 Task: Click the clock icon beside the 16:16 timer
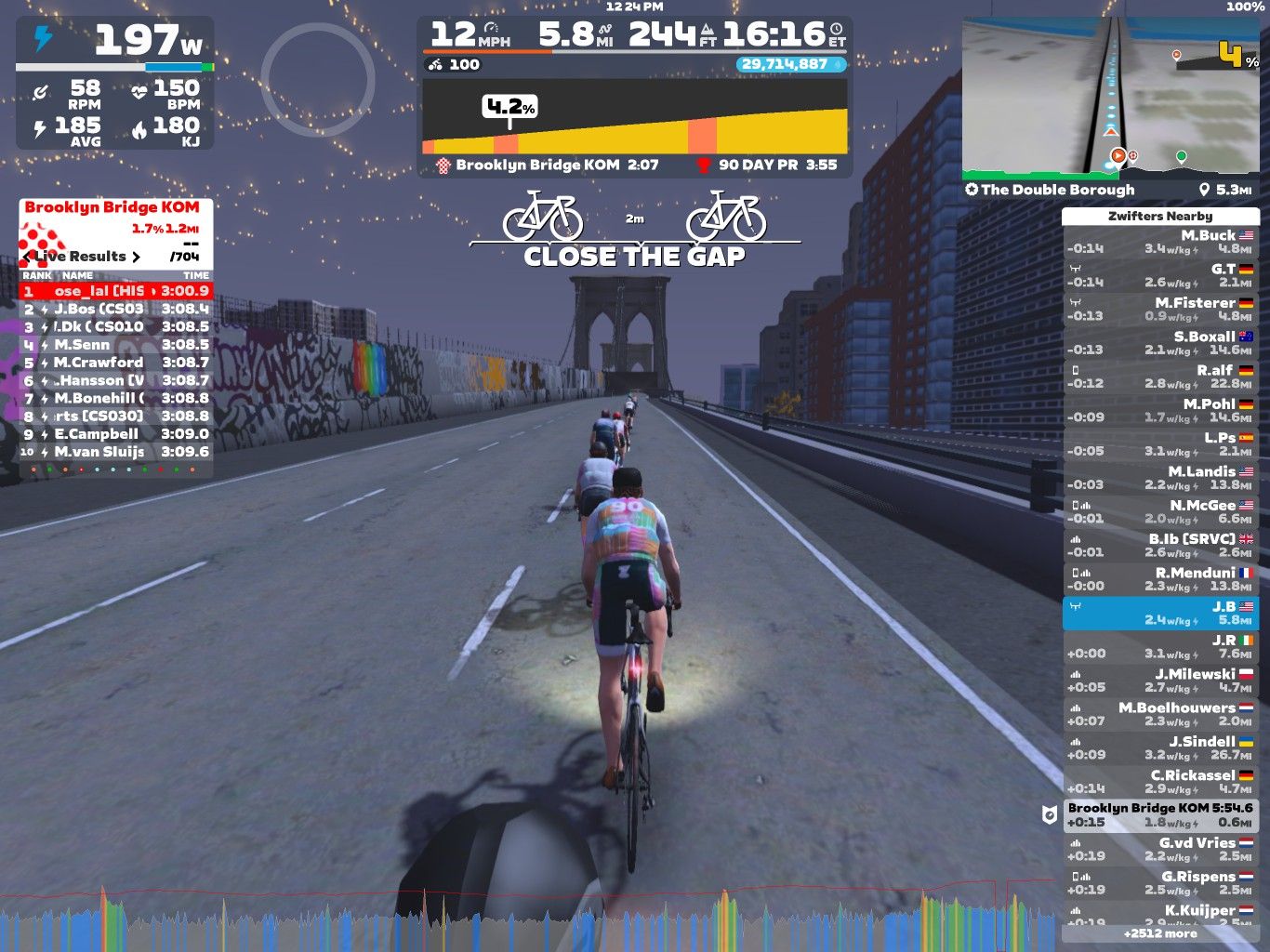pyautogui.click(x=837, y=30)
